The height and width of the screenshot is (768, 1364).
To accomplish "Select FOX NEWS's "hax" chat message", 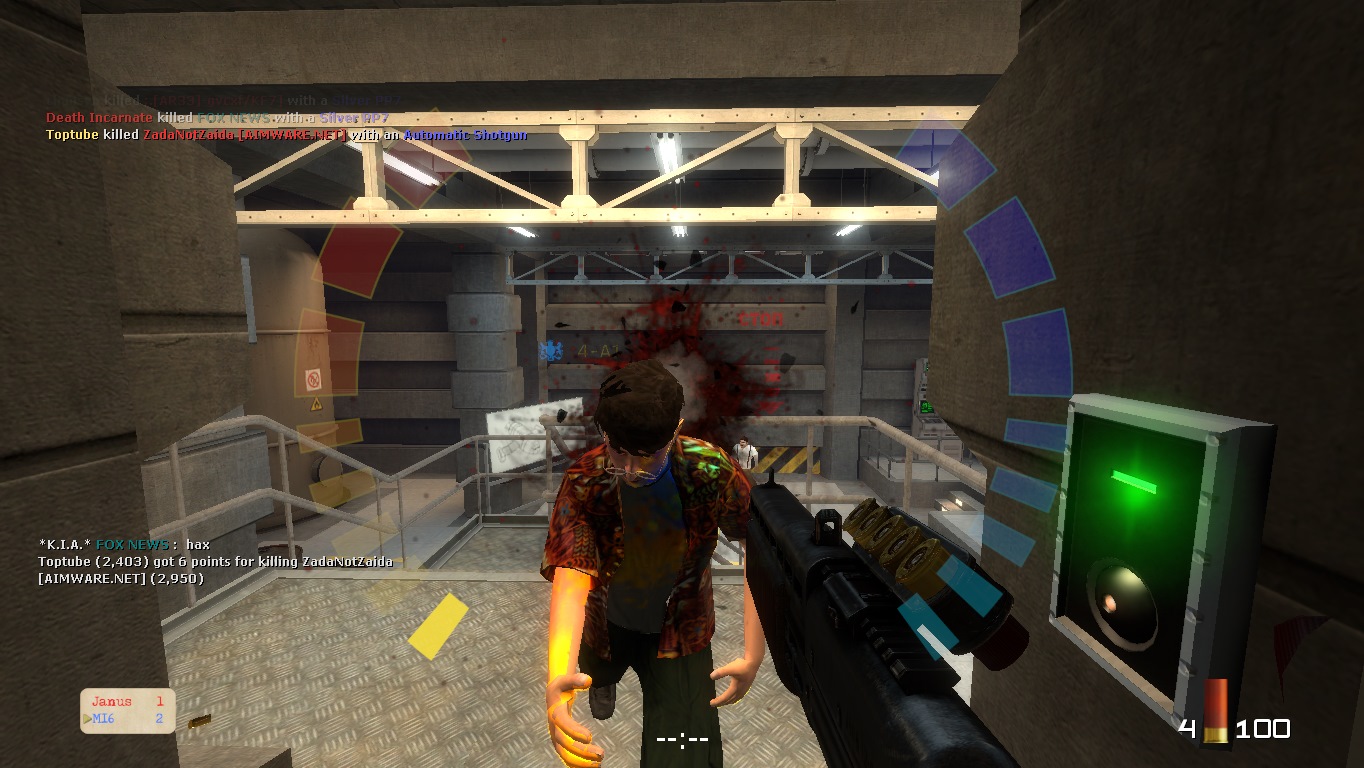I will 125,544.
